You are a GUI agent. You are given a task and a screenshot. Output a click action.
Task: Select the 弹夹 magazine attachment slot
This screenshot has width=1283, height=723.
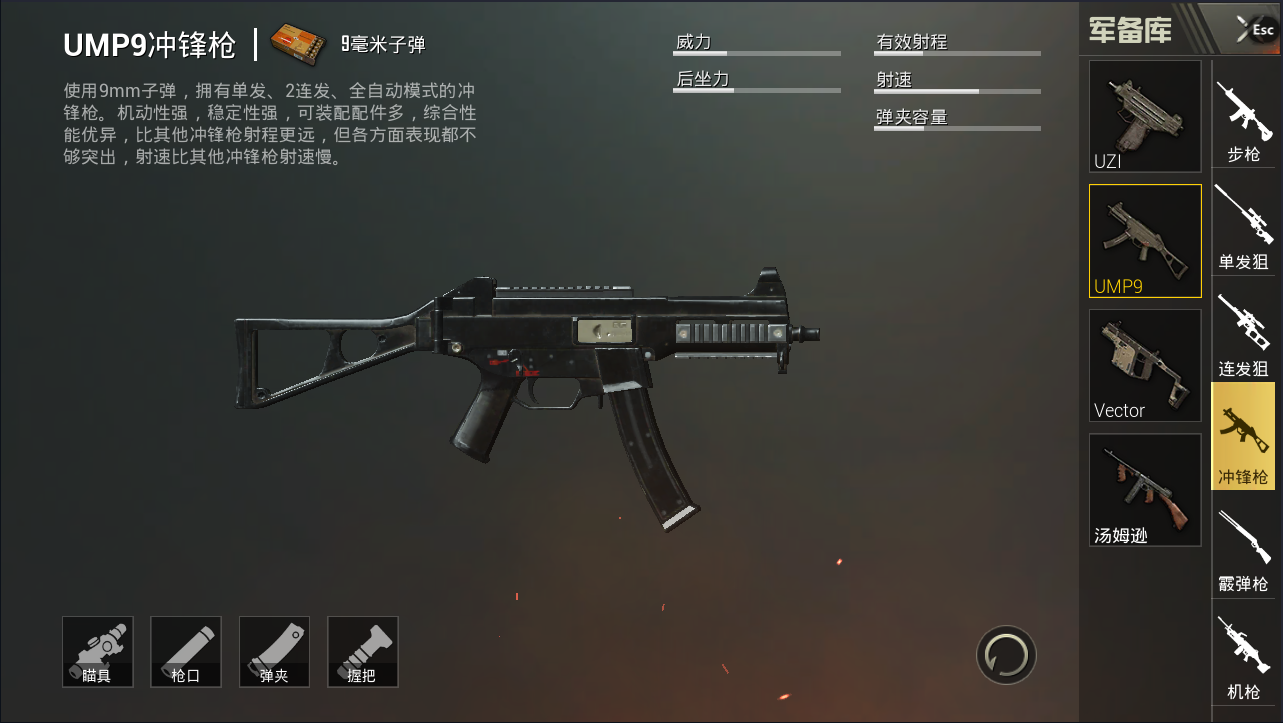coord(273,651)
